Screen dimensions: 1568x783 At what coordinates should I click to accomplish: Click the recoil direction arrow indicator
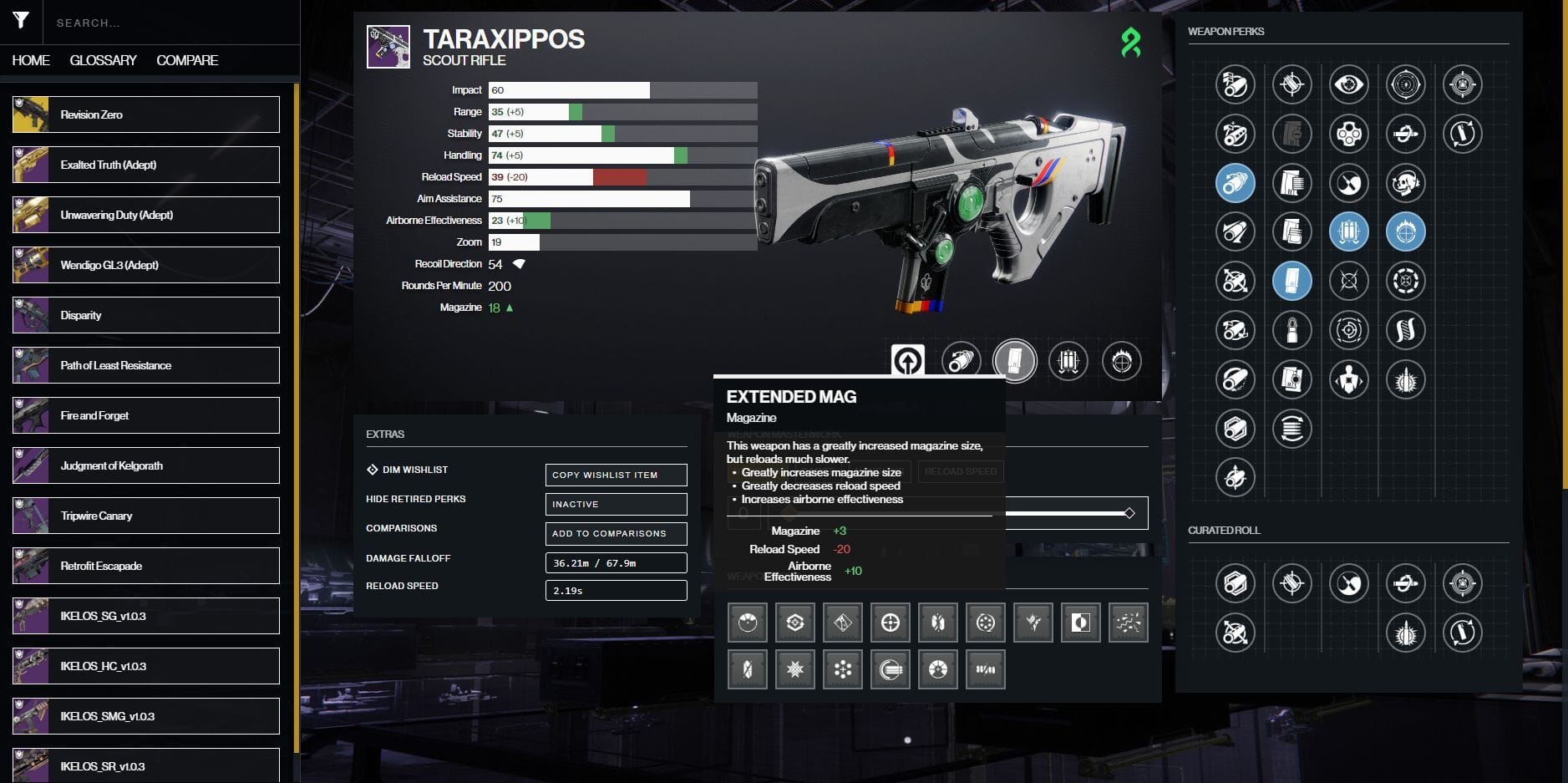(x=520, y=263)
